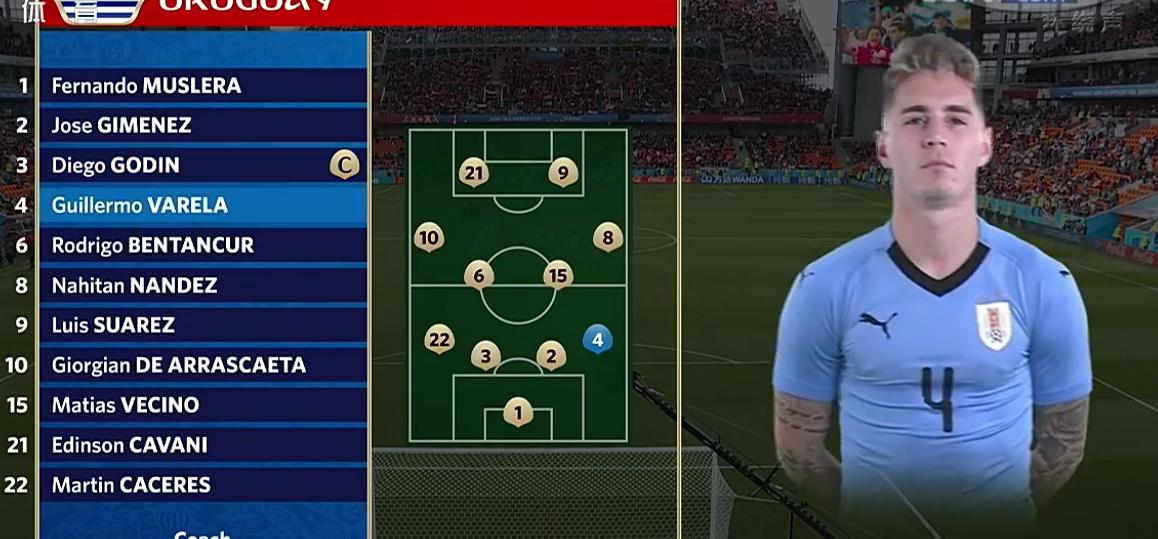Select the blue number 4 formation marker

point(597,340)
